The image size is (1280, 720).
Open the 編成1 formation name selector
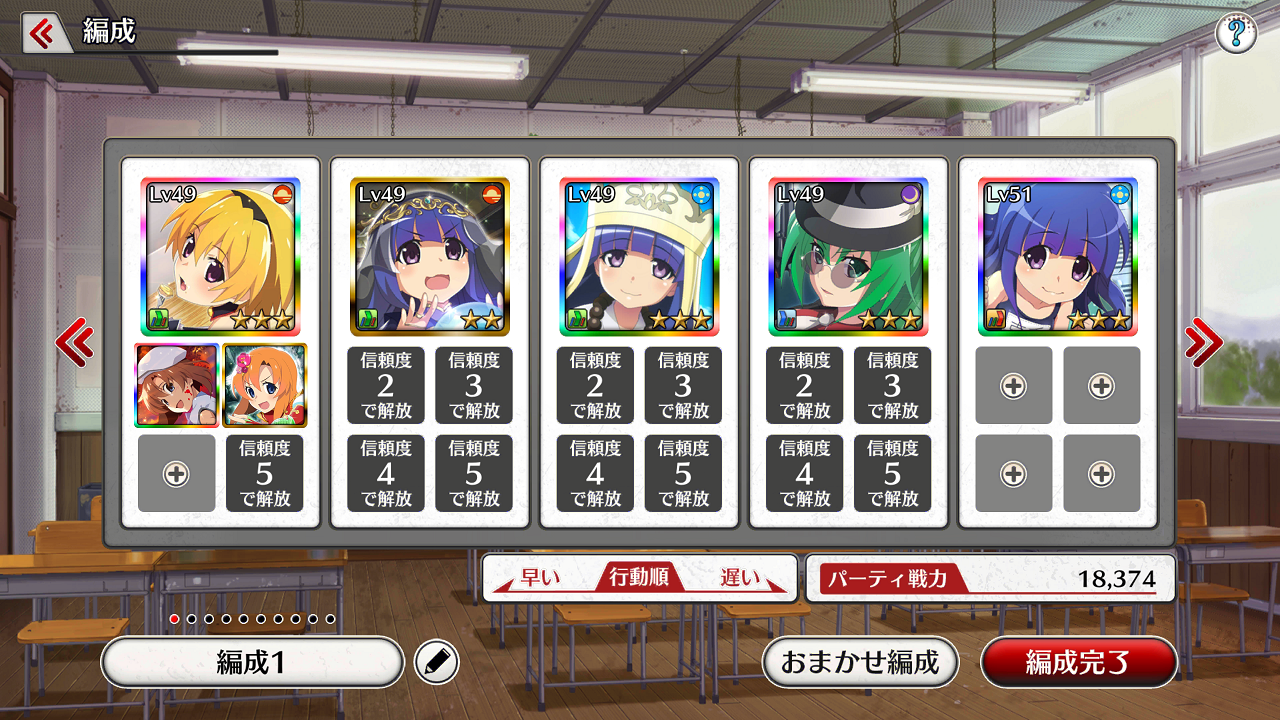(x=252, y=662)
